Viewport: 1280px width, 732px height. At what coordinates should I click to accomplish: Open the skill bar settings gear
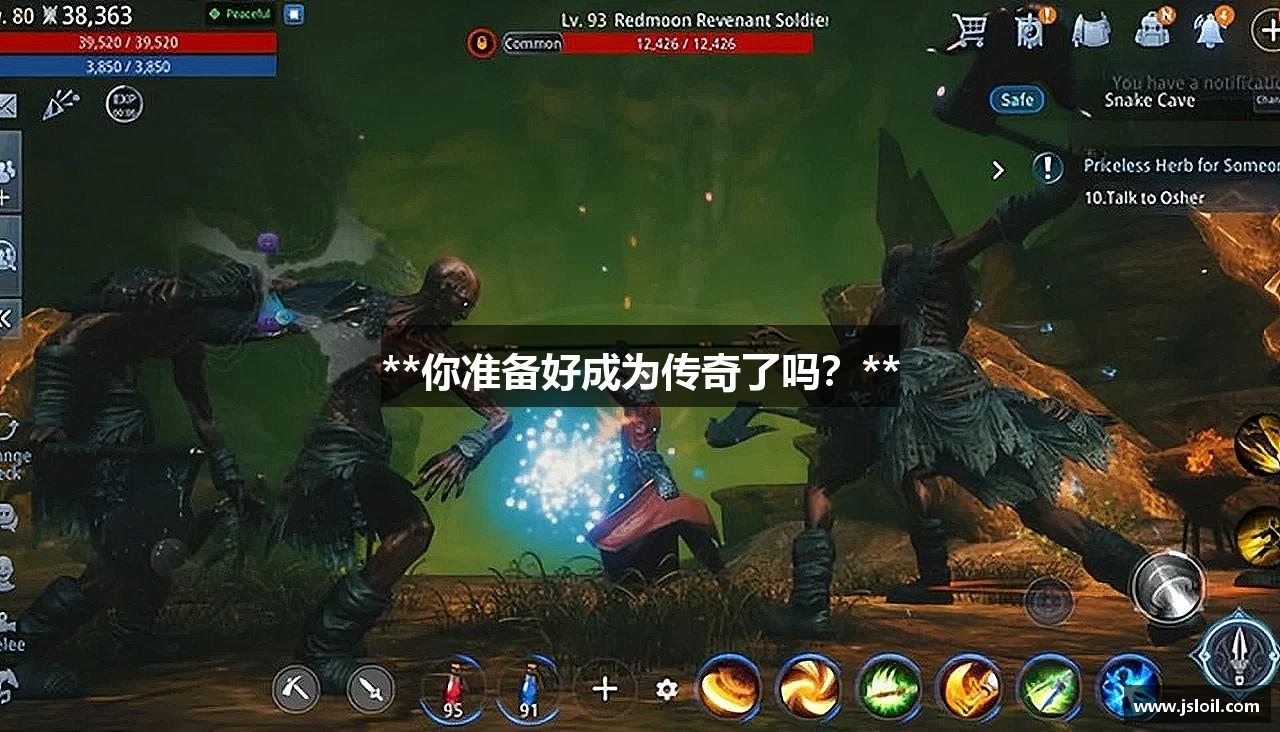[665, 689]
